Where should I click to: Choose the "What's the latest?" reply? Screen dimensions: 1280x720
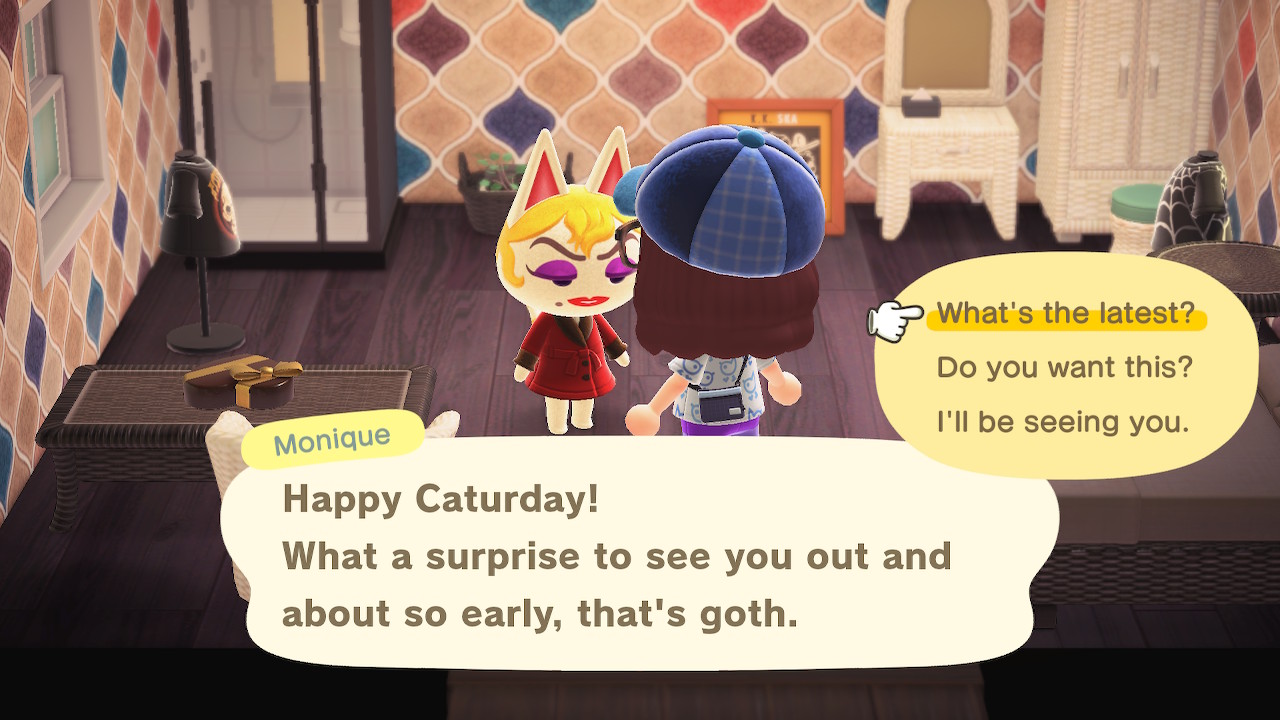point(1065,314)
